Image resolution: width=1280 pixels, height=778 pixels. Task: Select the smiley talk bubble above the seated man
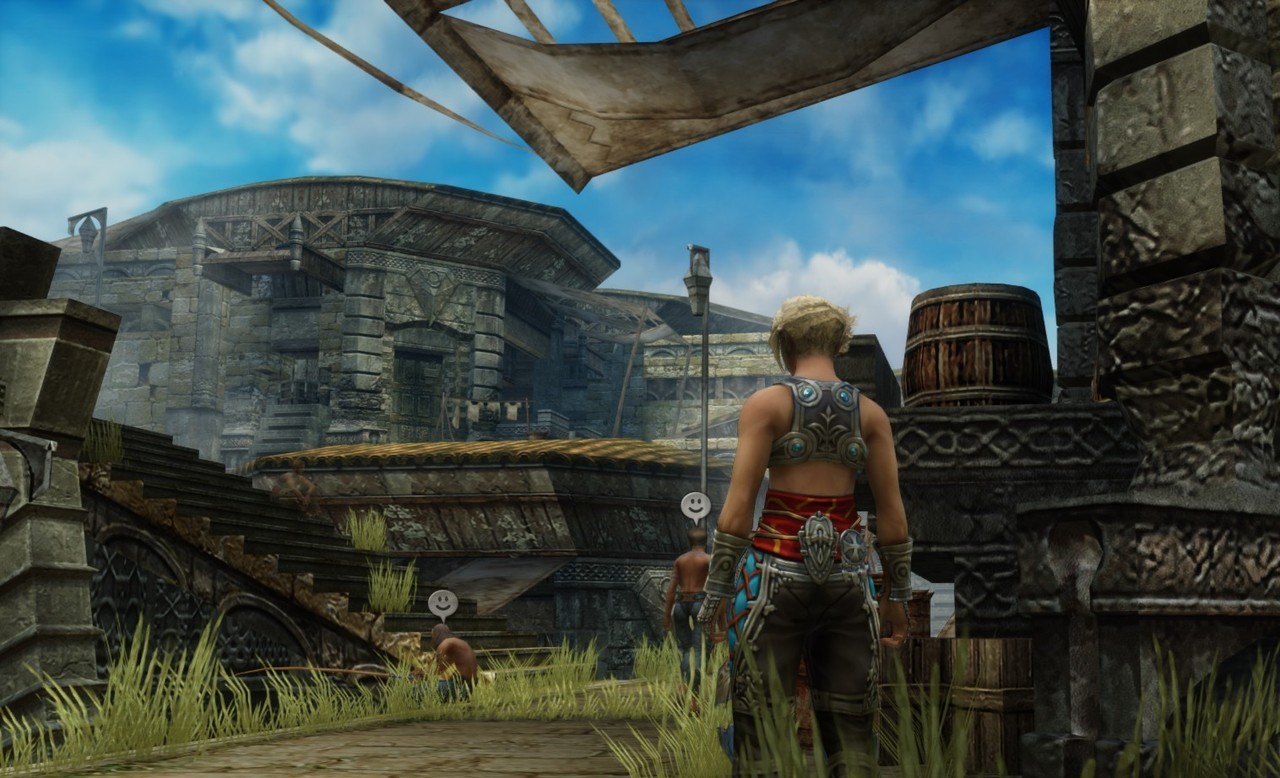click(x=443, y=602)
